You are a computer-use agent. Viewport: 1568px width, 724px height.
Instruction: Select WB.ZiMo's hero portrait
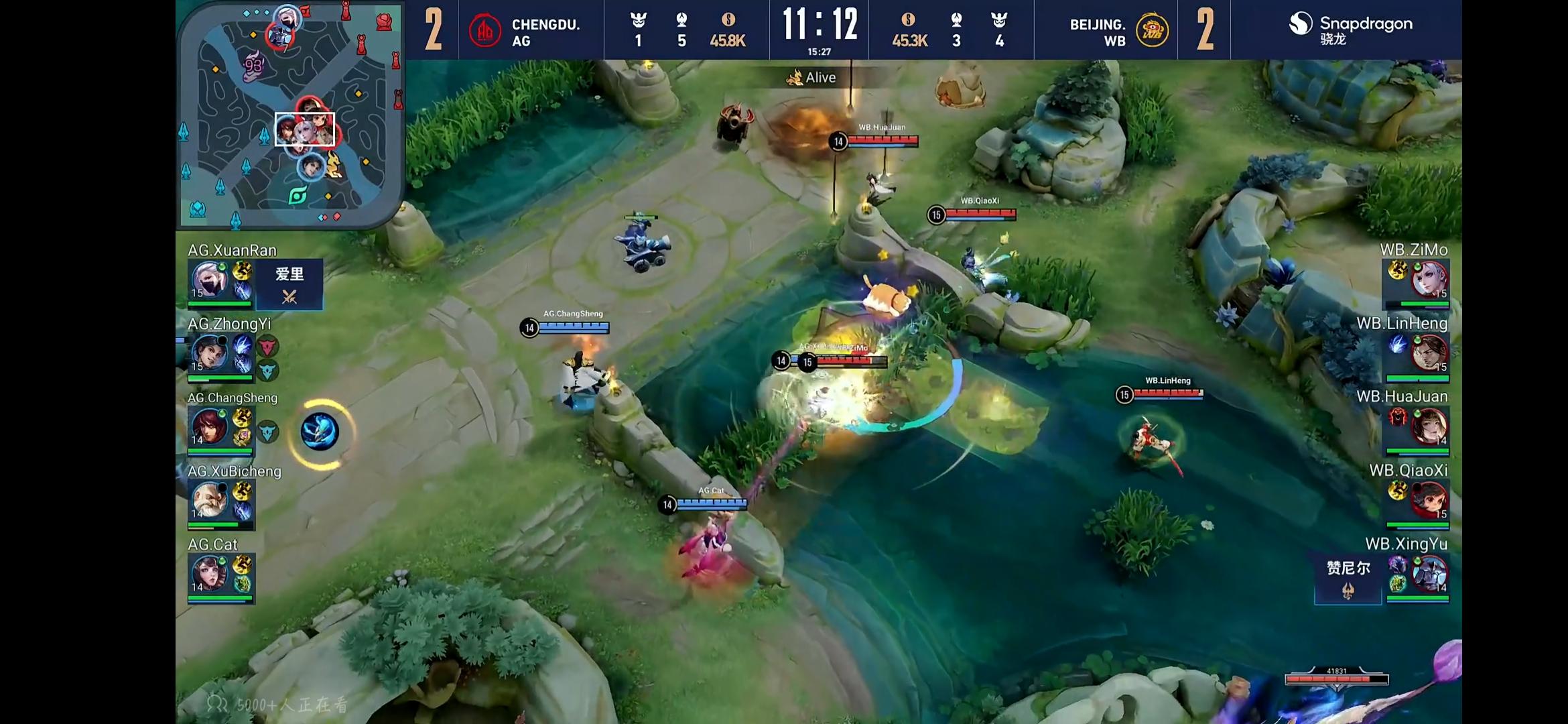tap(1429, 280)
